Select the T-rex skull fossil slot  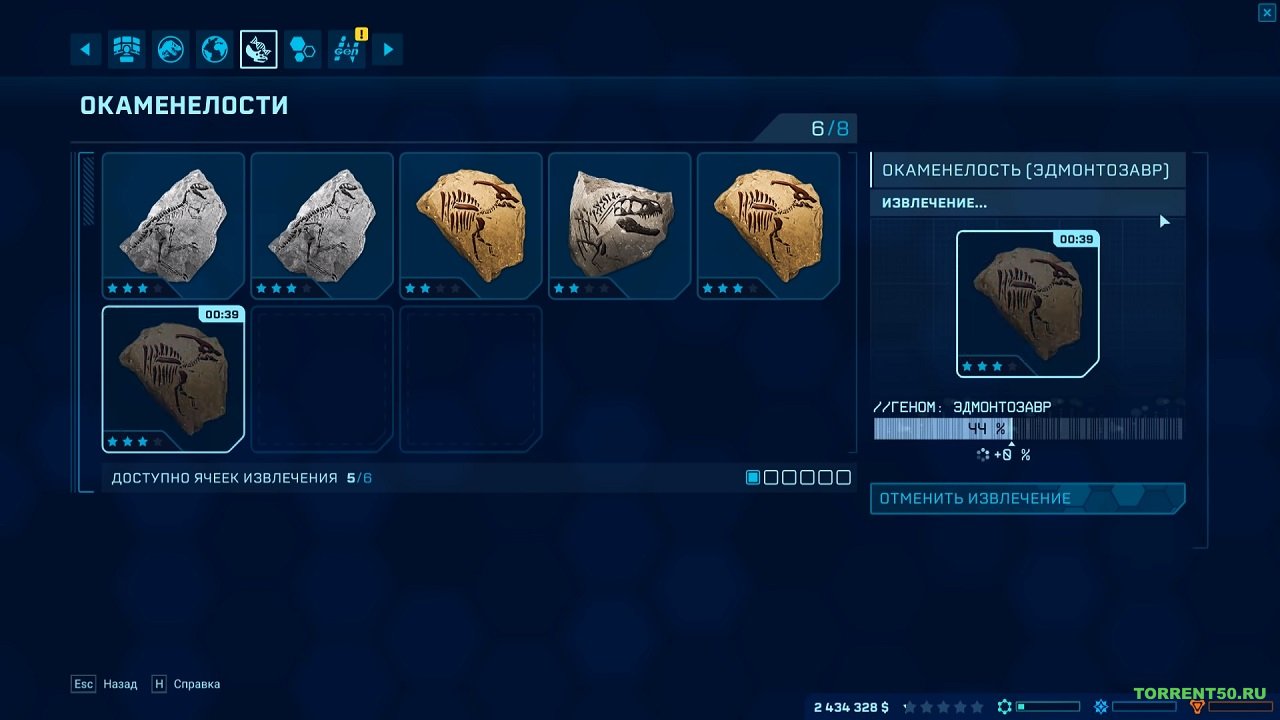coord(619,225)
